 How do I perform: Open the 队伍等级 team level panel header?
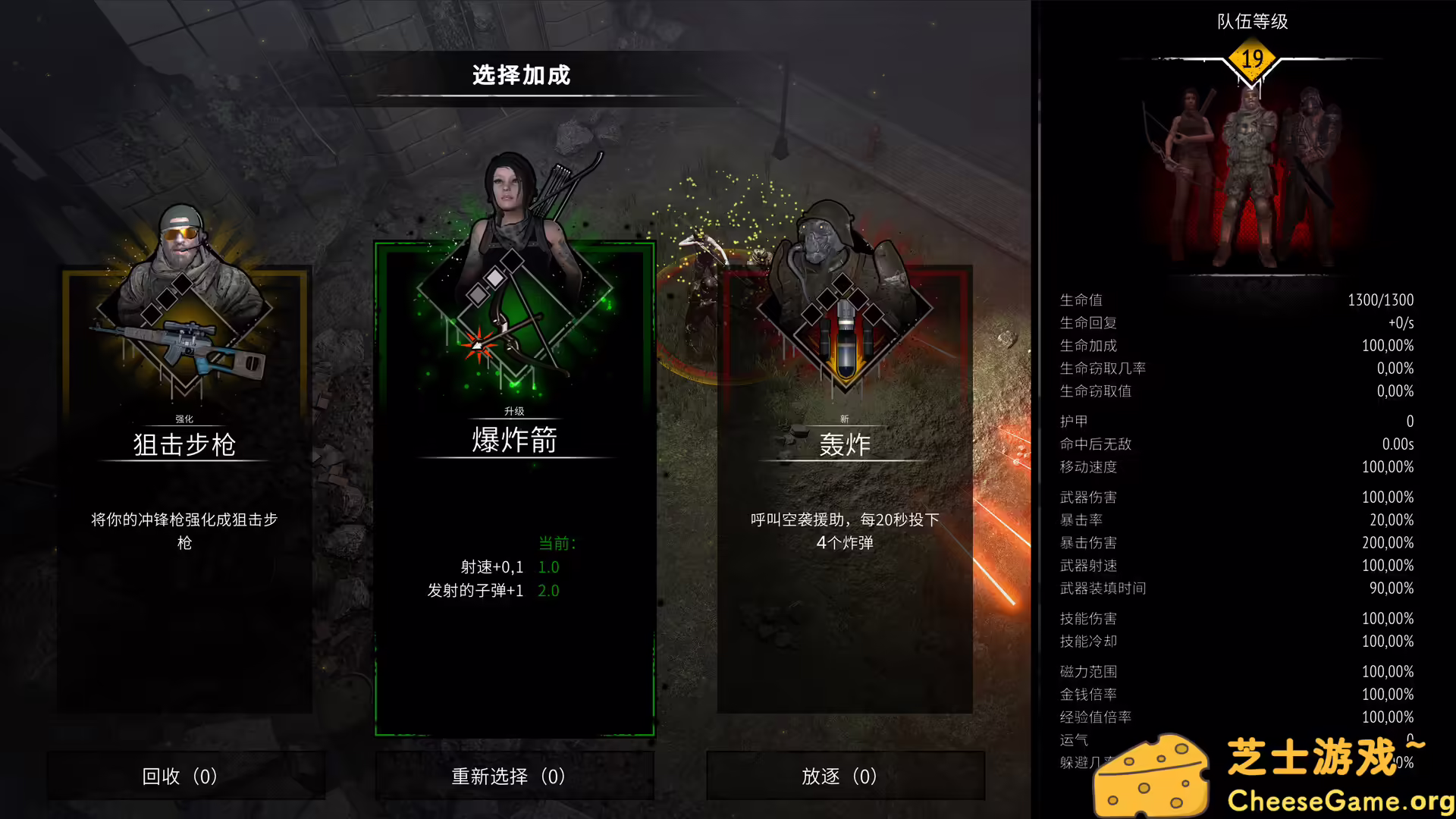click(1251, 23)
